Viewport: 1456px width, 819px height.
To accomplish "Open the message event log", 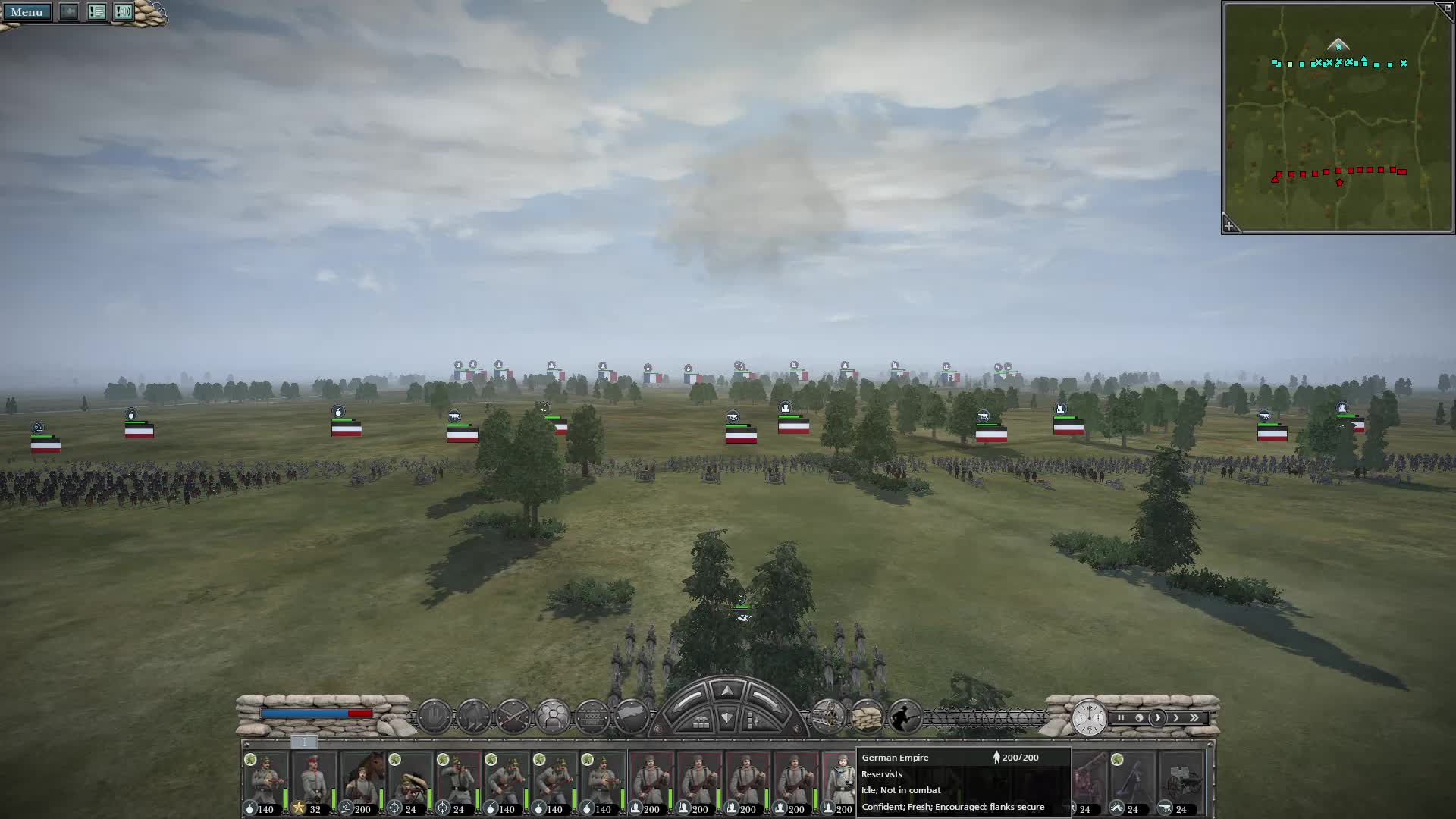I will tap(97, 12).
